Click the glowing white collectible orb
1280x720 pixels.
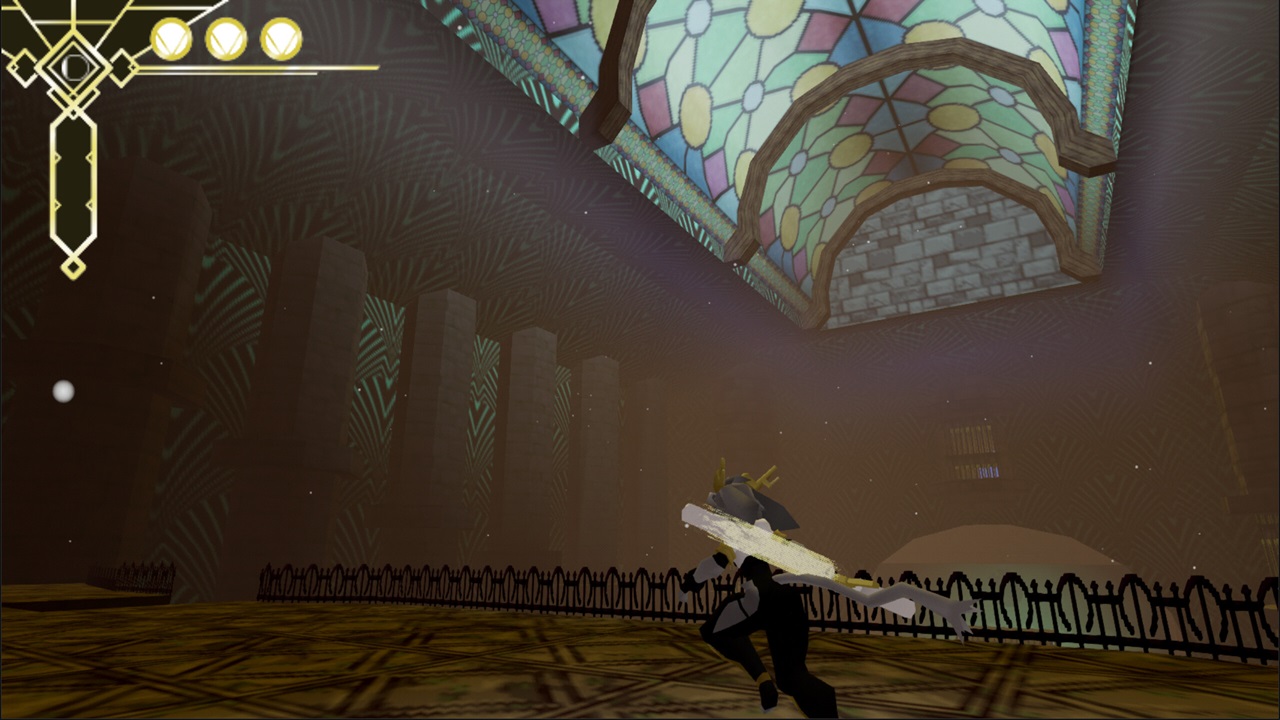[x=62, y=392]
